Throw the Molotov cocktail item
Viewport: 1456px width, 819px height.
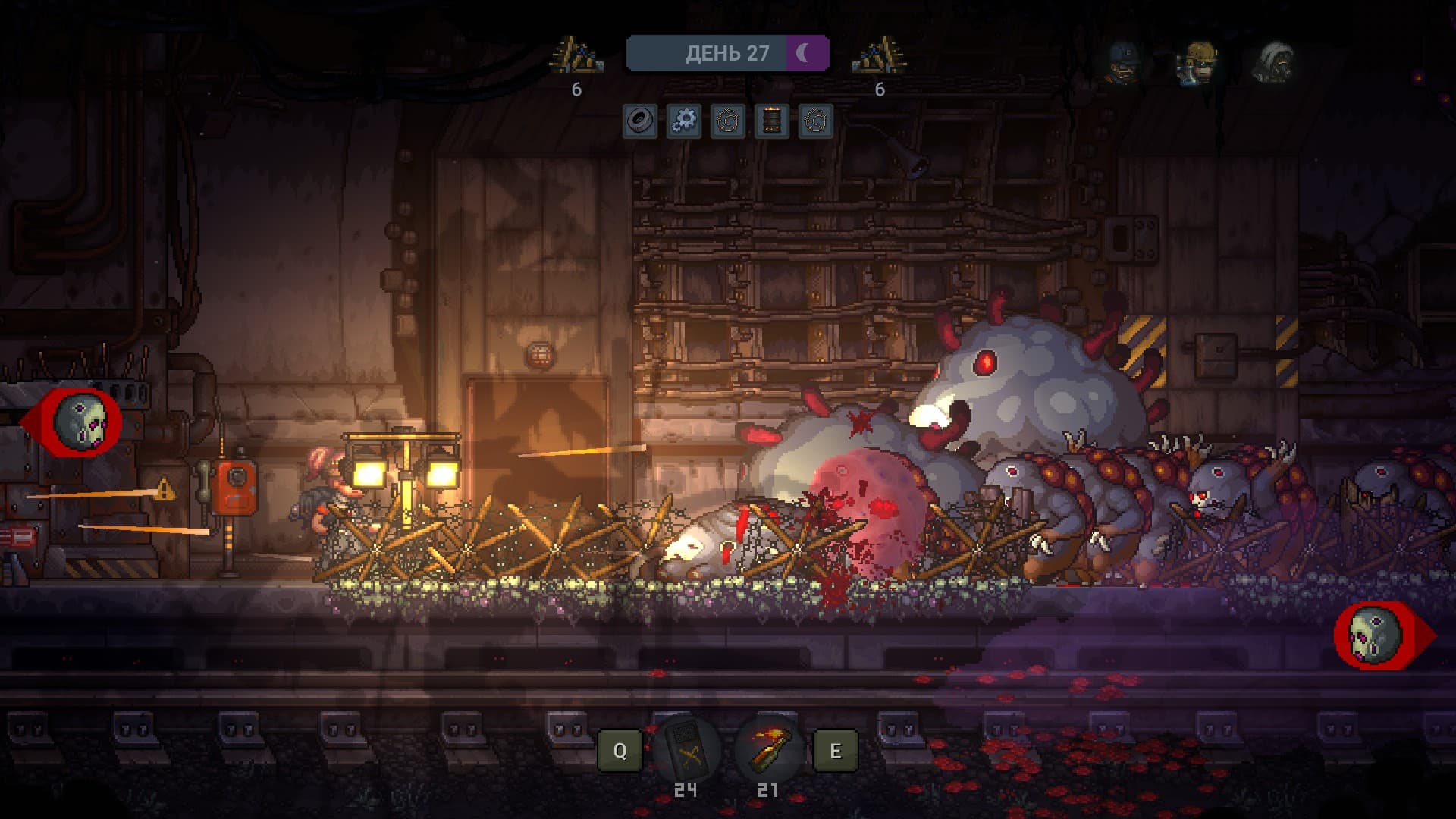point(768,750)
